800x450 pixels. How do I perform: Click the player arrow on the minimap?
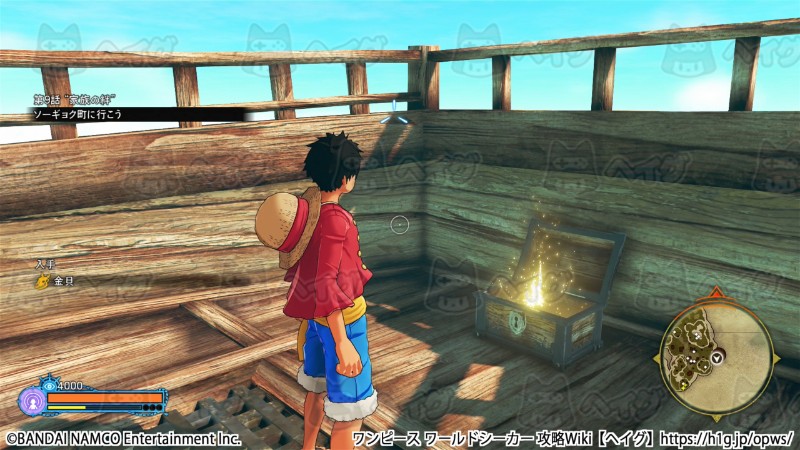[717, 357]
